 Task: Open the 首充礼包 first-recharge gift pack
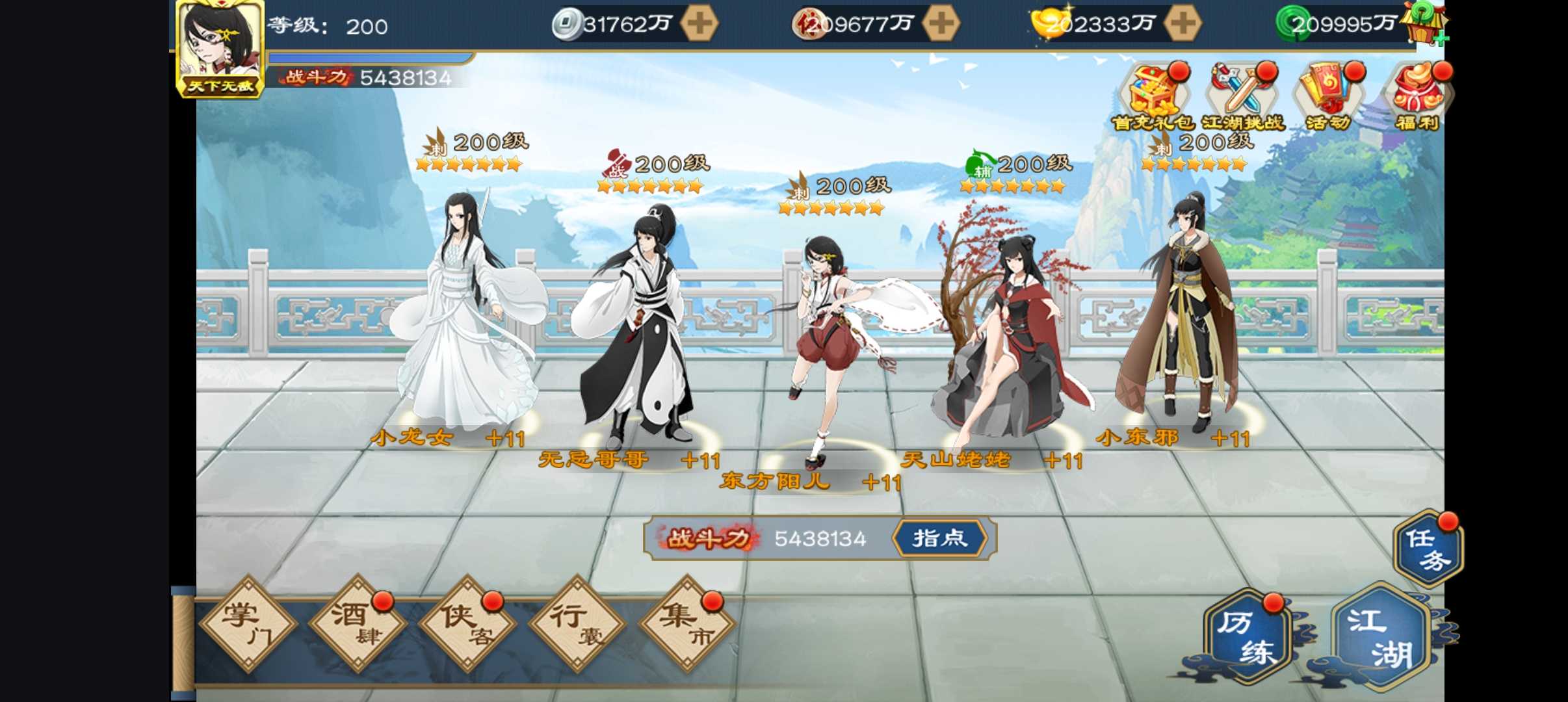coord(1153,97)
